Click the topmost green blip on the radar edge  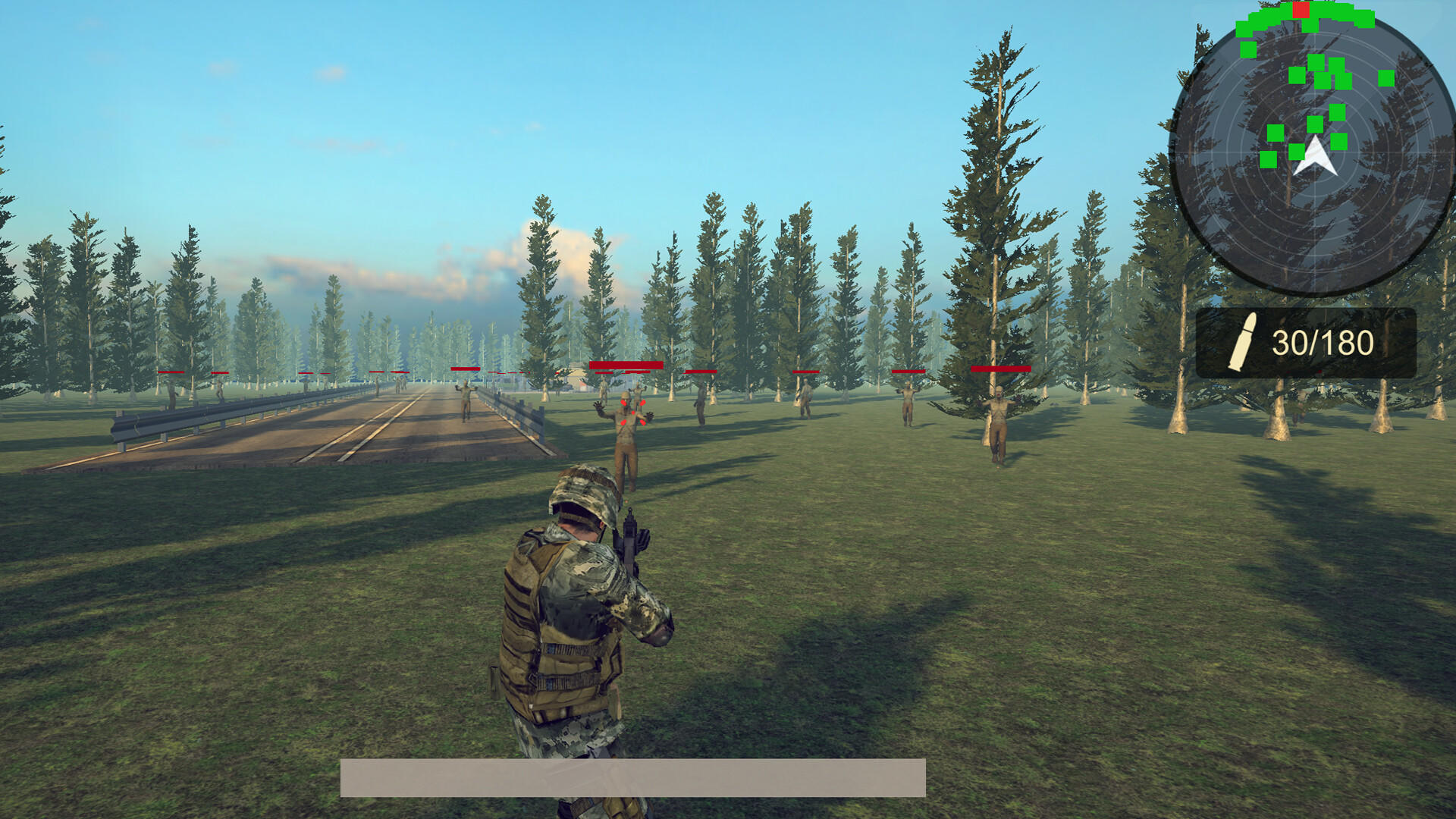coord(1326,6)
